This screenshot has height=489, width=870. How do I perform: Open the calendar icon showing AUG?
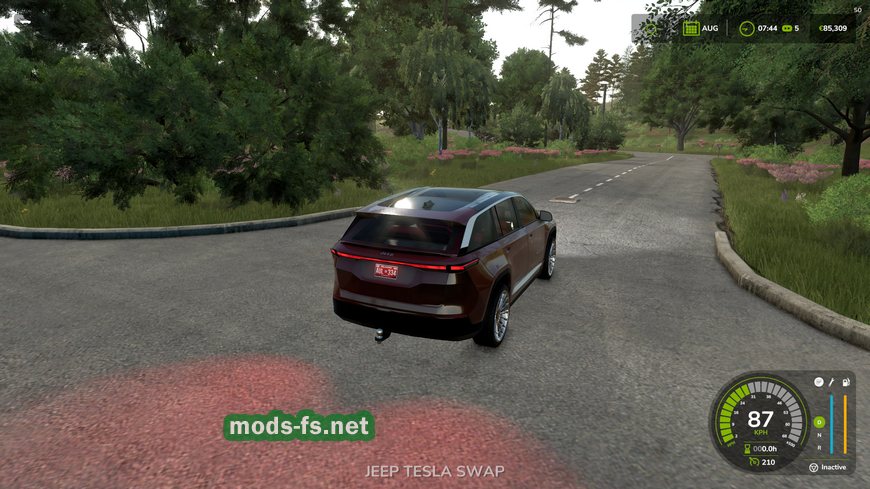point(690,28)
